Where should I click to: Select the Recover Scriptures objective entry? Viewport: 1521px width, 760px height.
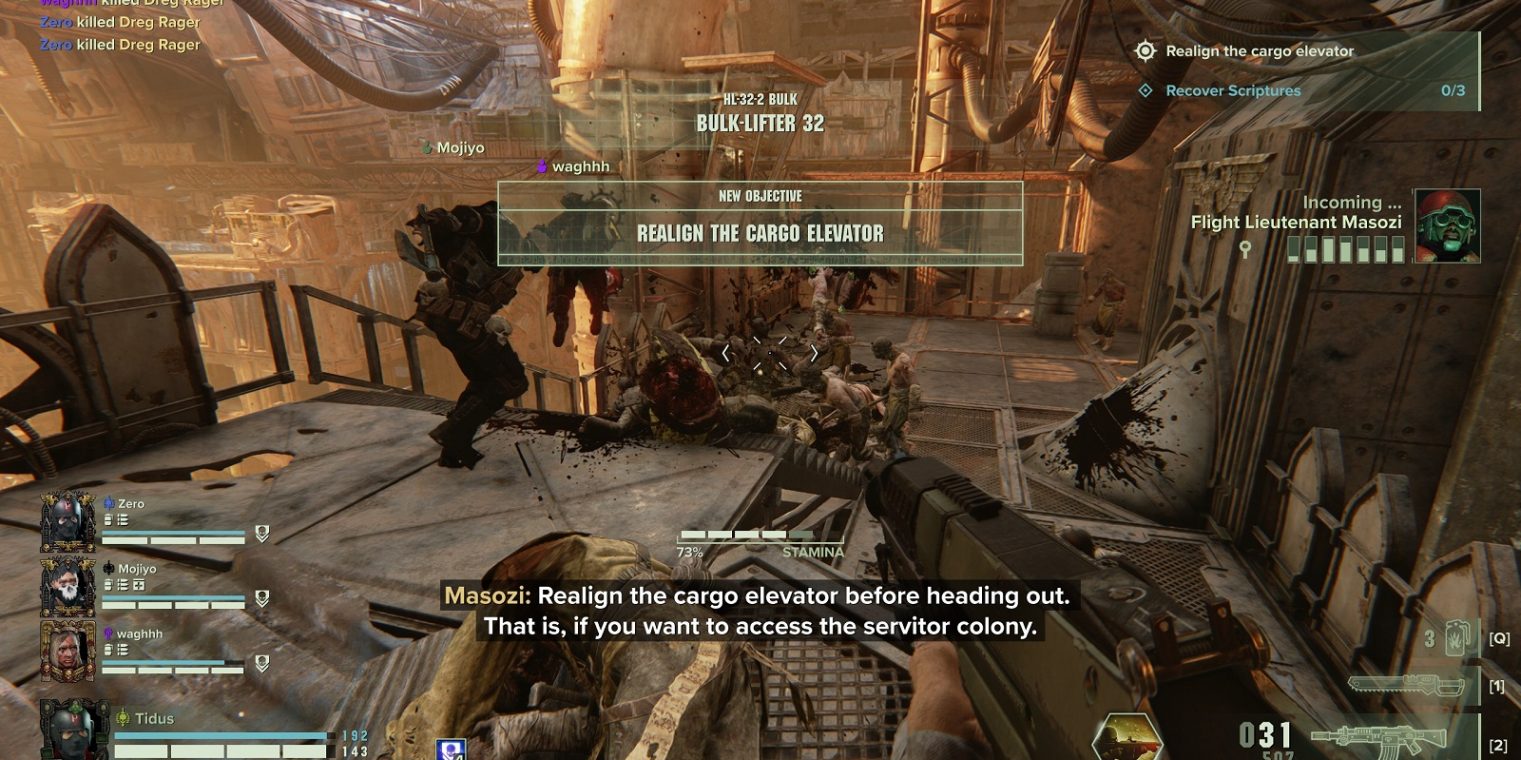1232,91
